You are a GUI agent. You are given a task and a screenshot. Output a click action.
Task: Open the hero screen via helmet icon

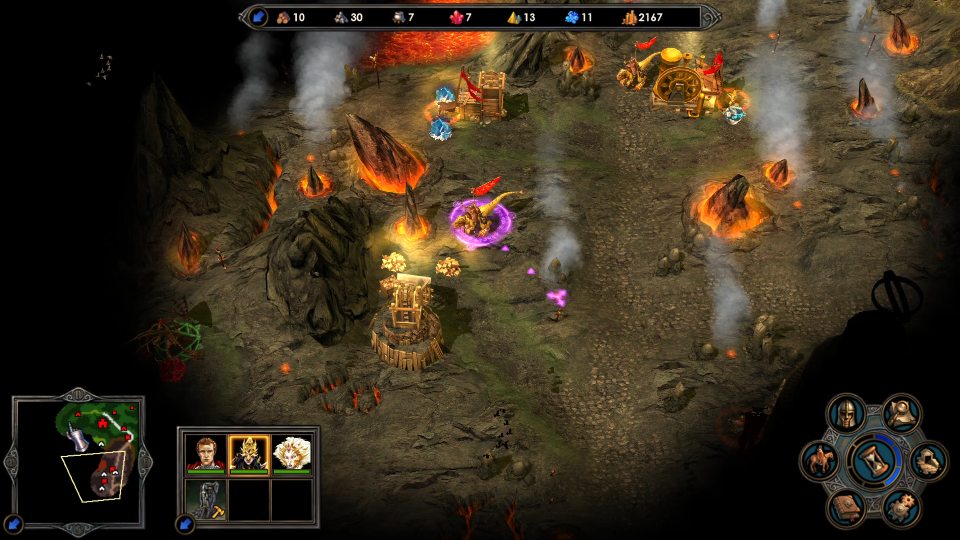(847, 412)
